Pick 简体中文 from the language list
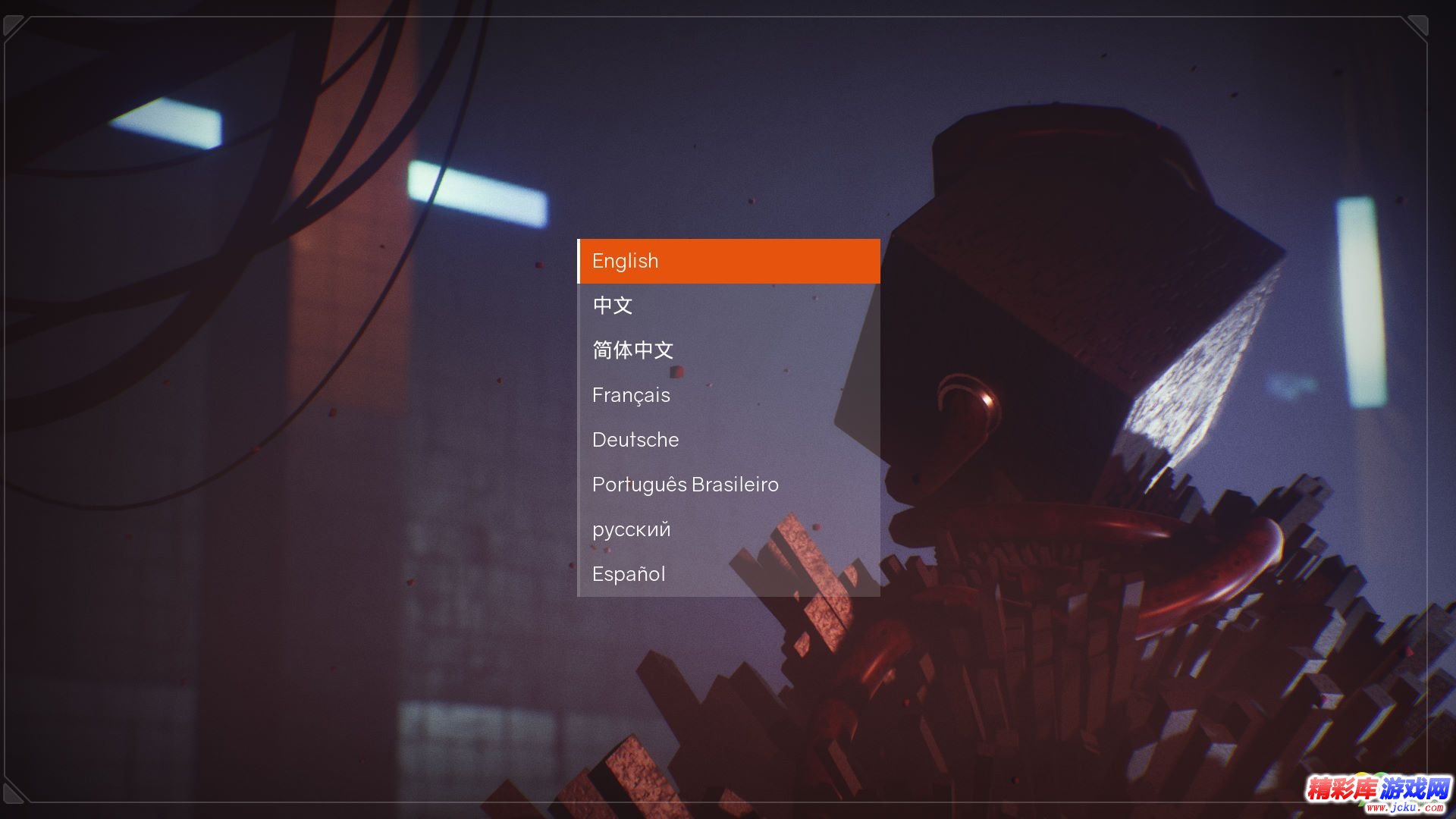This screenshot has height=819, width=1456. pyautogui.click(x=728, y=350)
